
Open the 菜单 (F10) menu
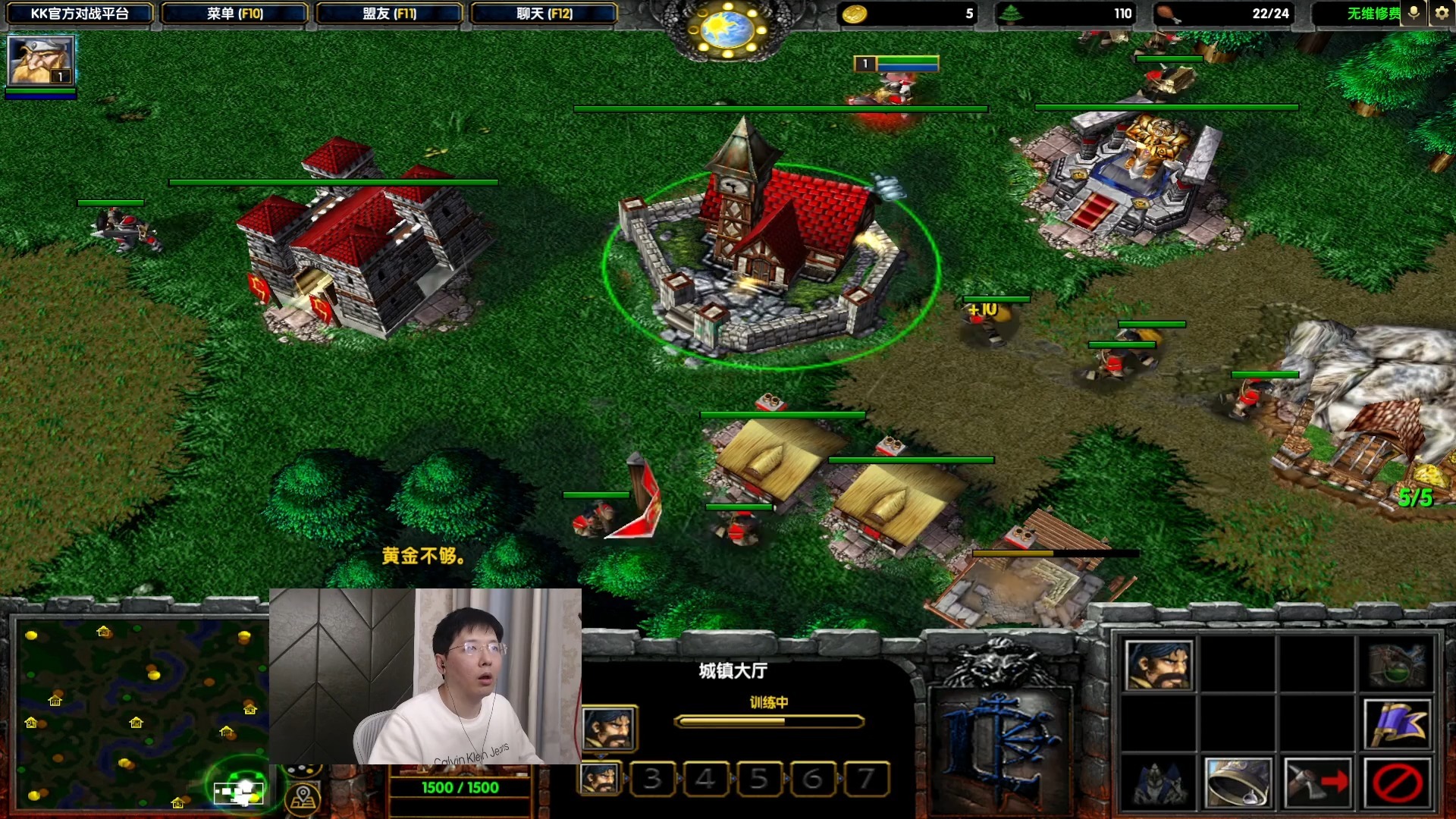pyautogui.click(x=235, y=13)
